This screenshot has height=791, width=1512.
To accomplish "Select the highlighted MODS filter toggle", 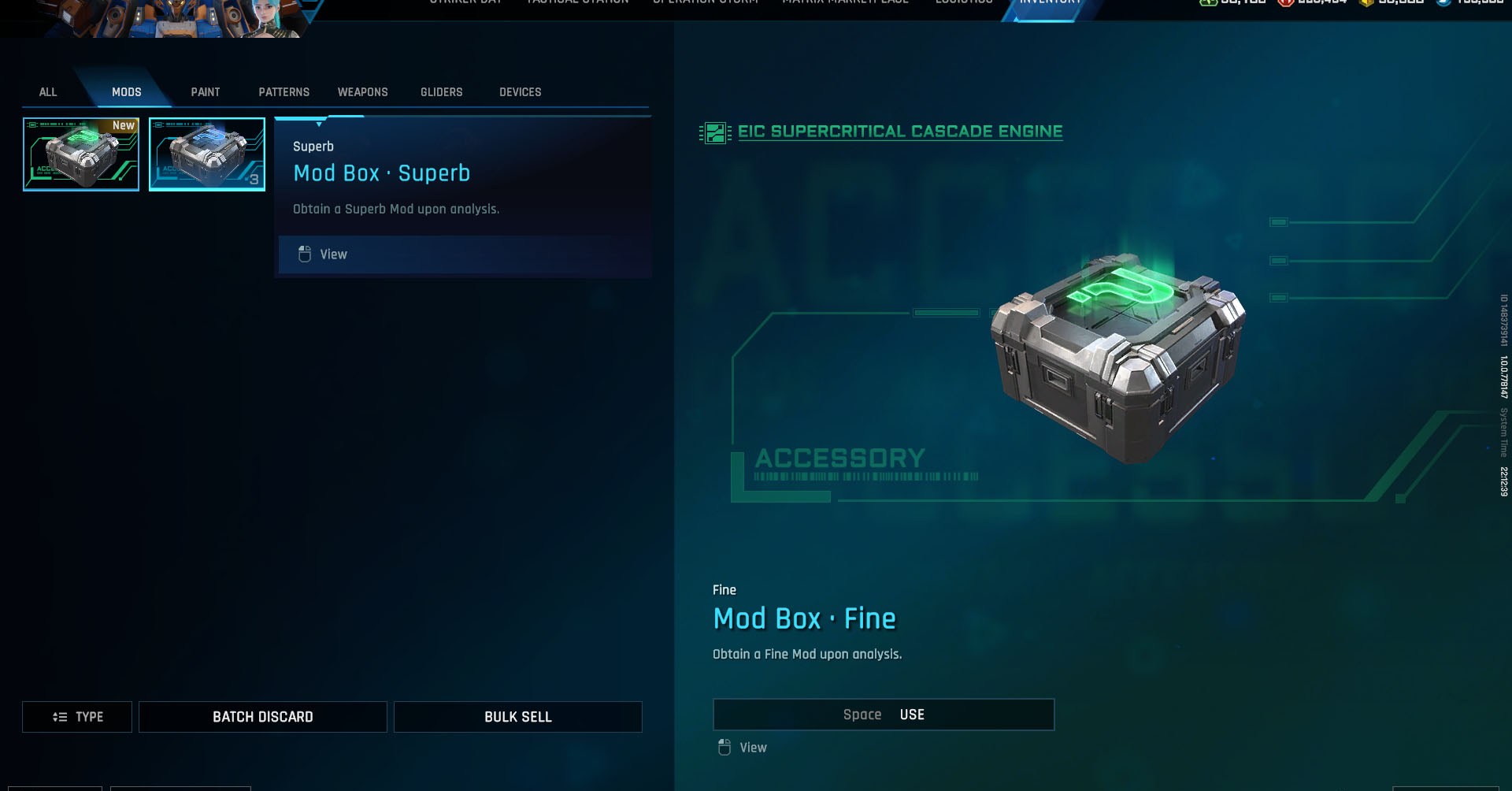I will click(126, 92).
